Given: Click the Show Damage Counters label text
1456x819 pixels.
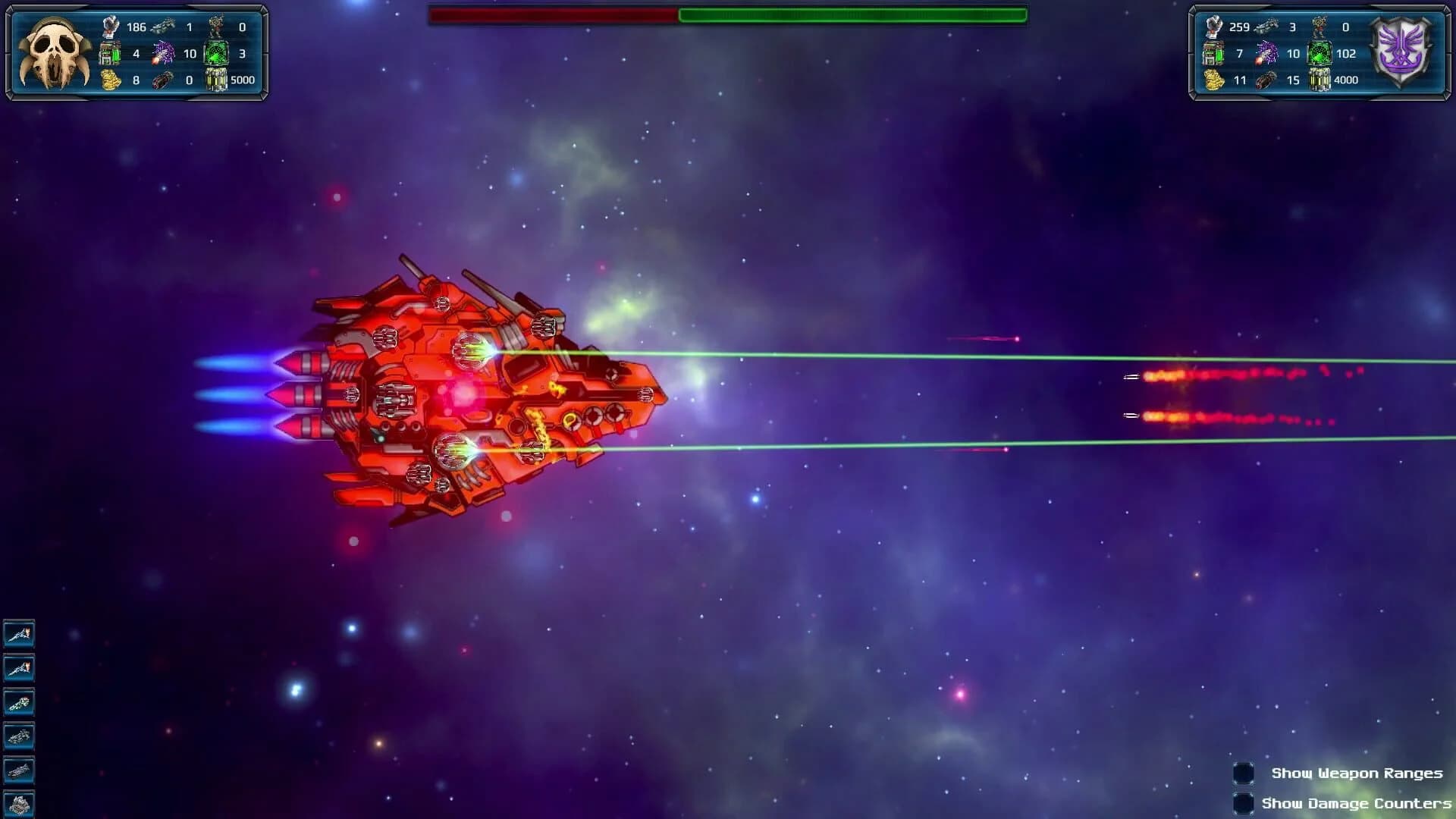Looking at the screenshot, I should point(1357,803).
